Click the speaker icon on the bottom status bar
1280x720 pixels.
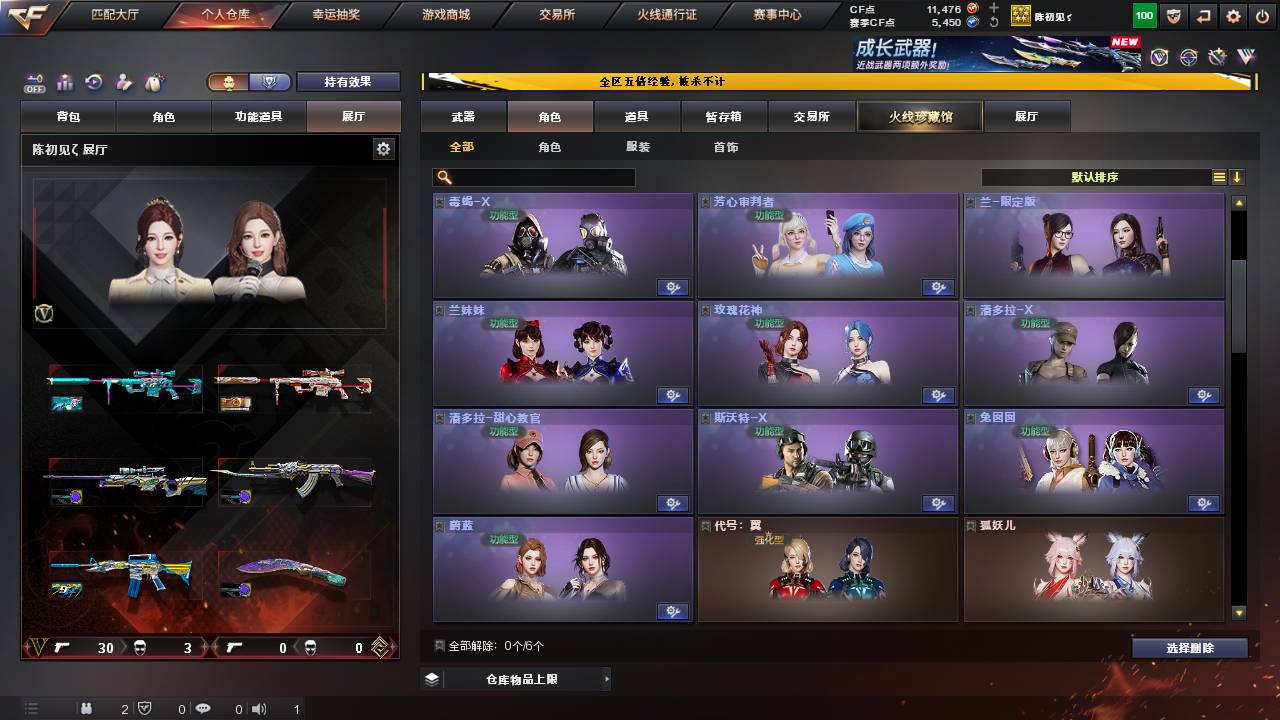point(259,708)
